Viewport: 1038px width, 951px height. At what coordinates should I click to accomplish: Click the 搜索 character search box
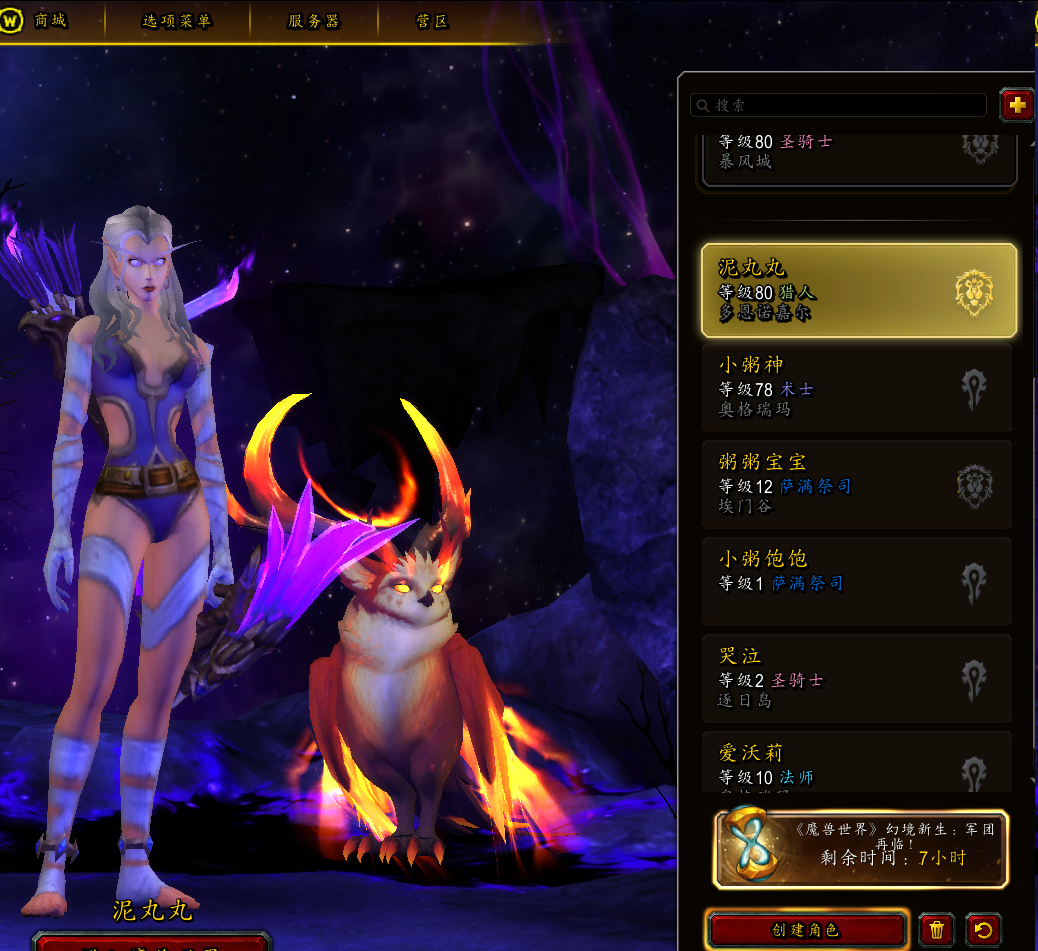tap(840, 105)
